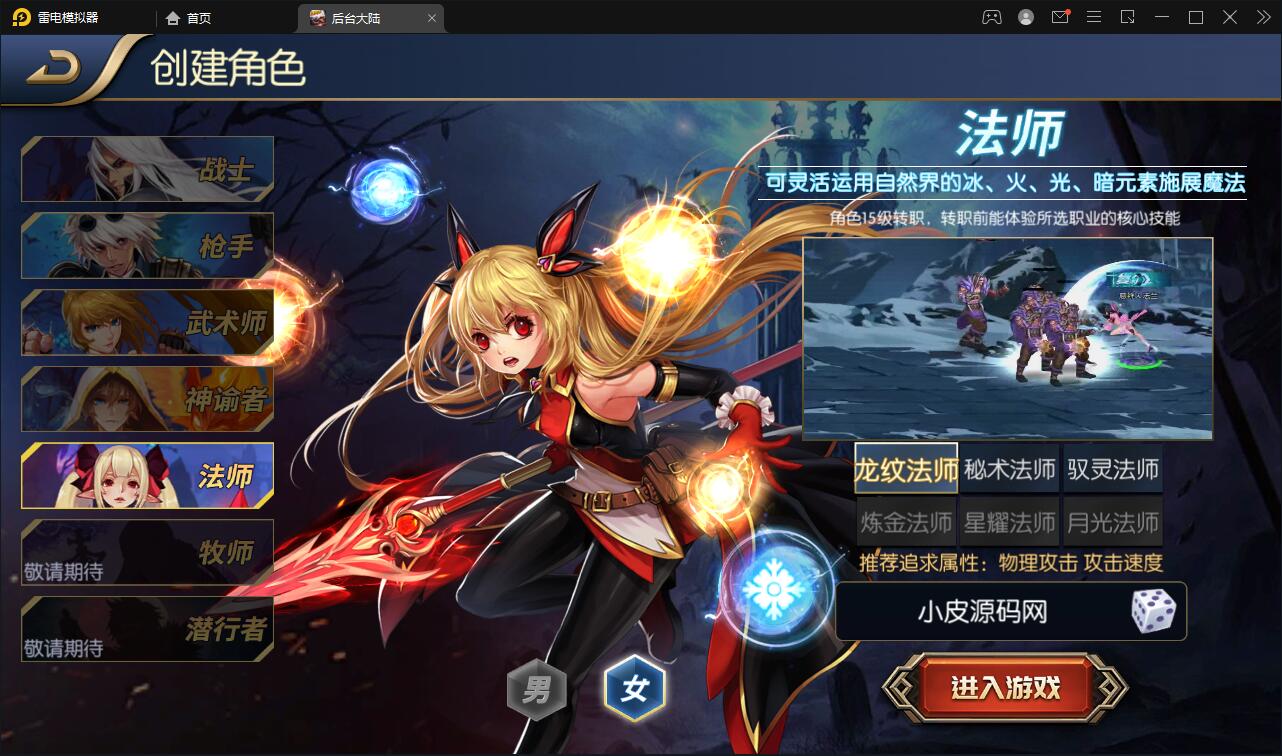1282x756 pixels.
Task: Switch to the 枪手 gunner class
Action: (x=147, y=245)
